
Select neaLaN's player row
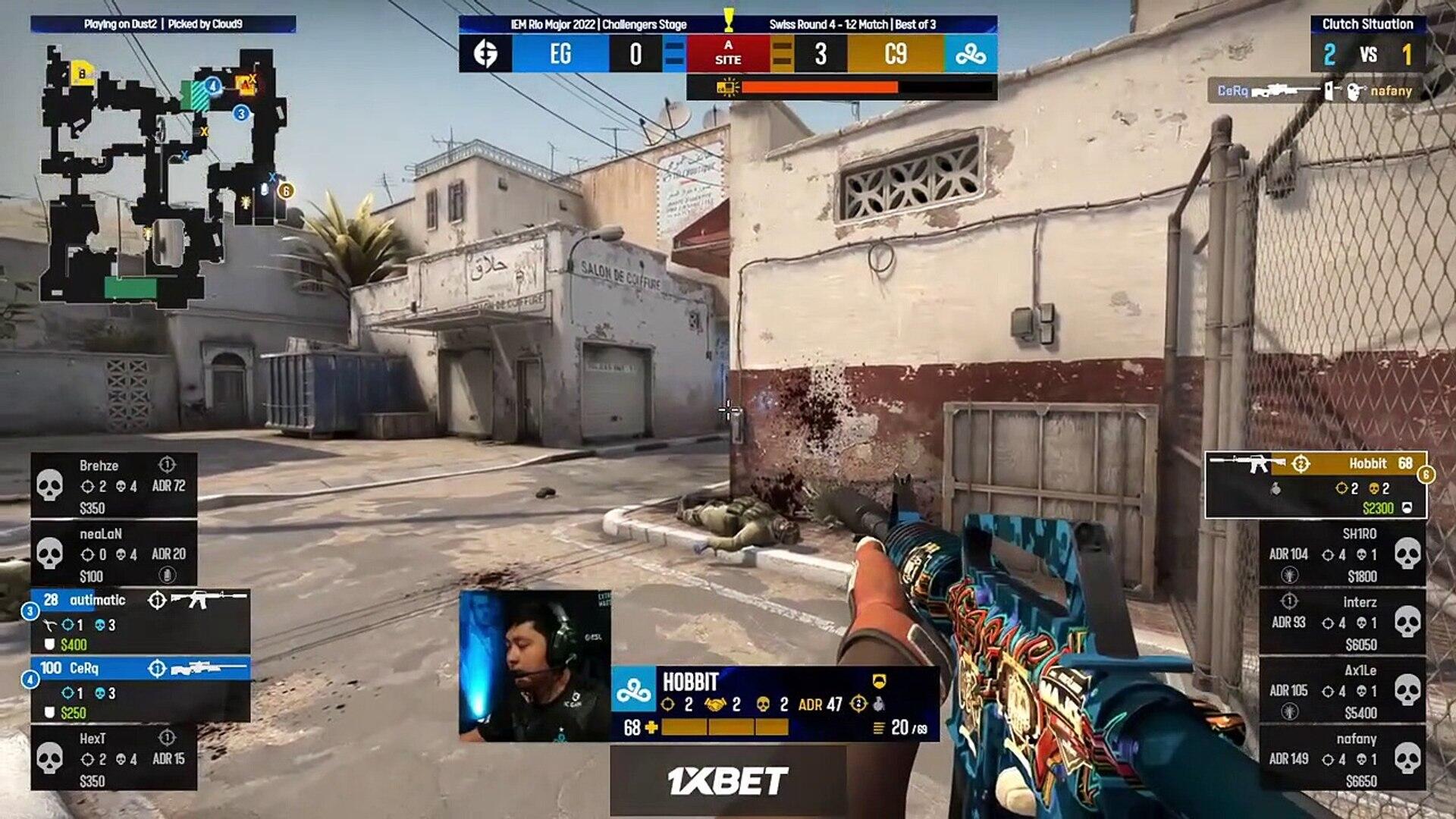(114, 554)
